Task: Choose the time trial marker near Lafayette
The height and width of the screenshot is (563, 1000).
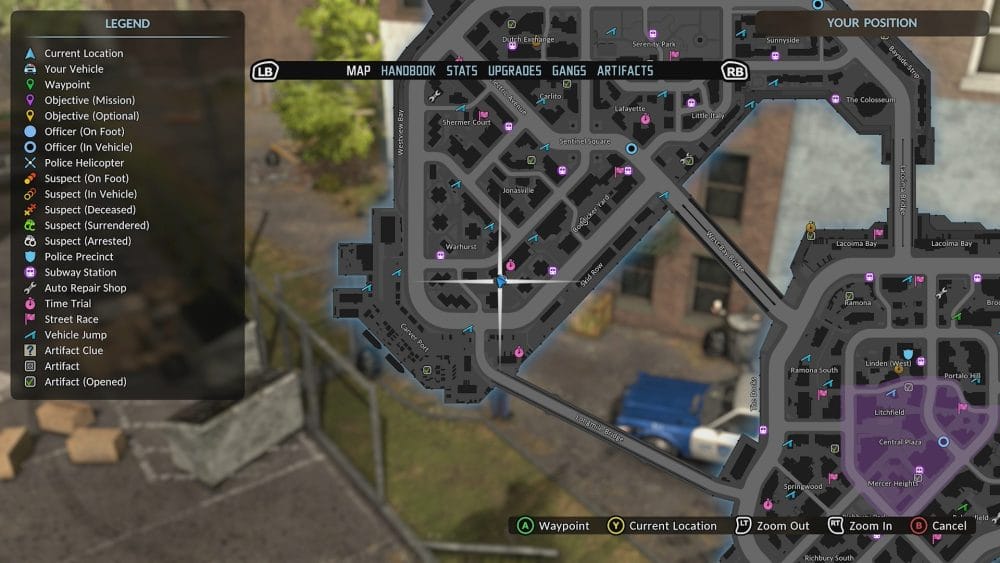Action: [645, 118]
